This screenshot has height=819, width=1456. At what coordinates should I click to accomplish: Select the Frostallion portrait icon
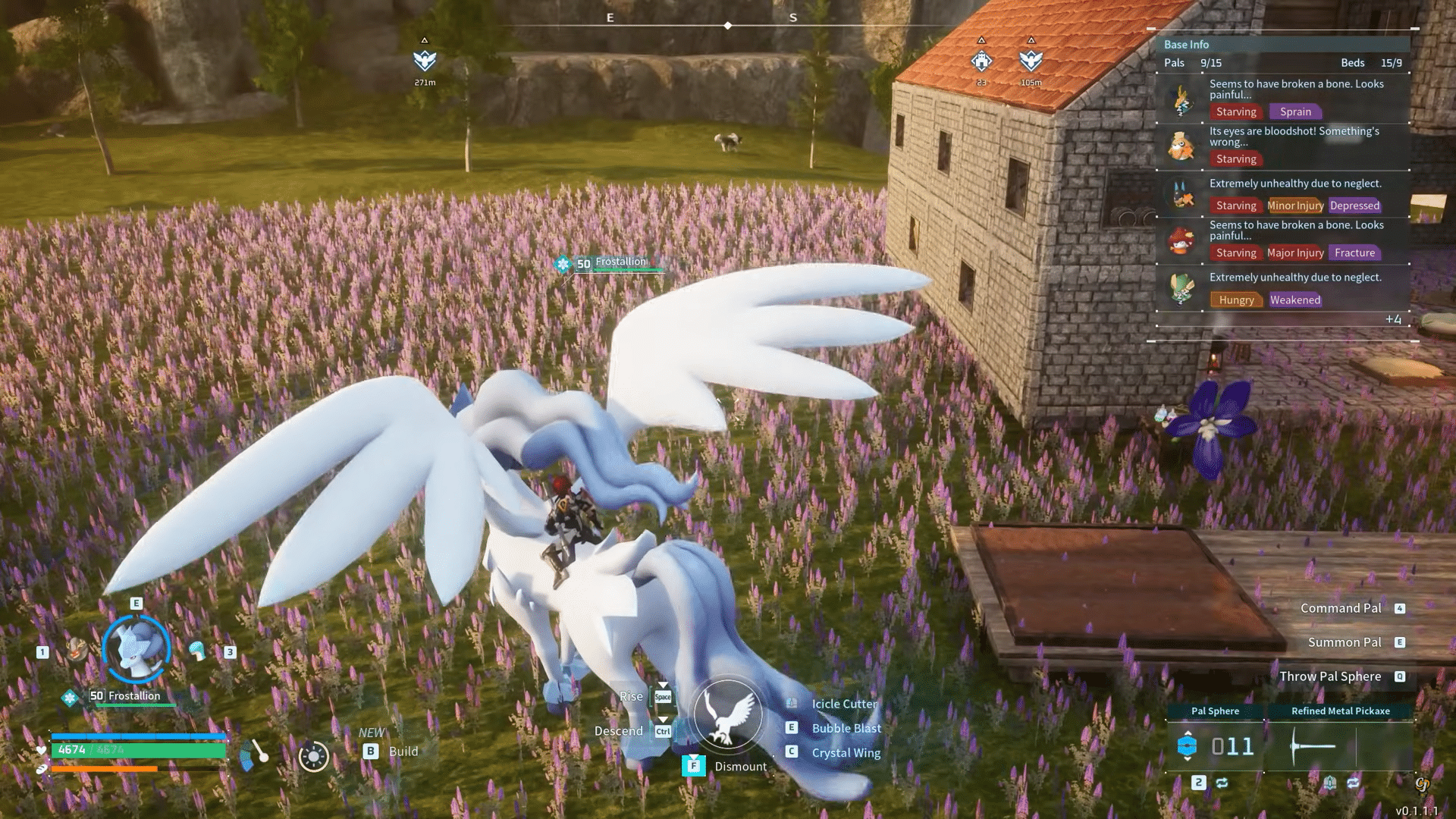tap(136, 648)
